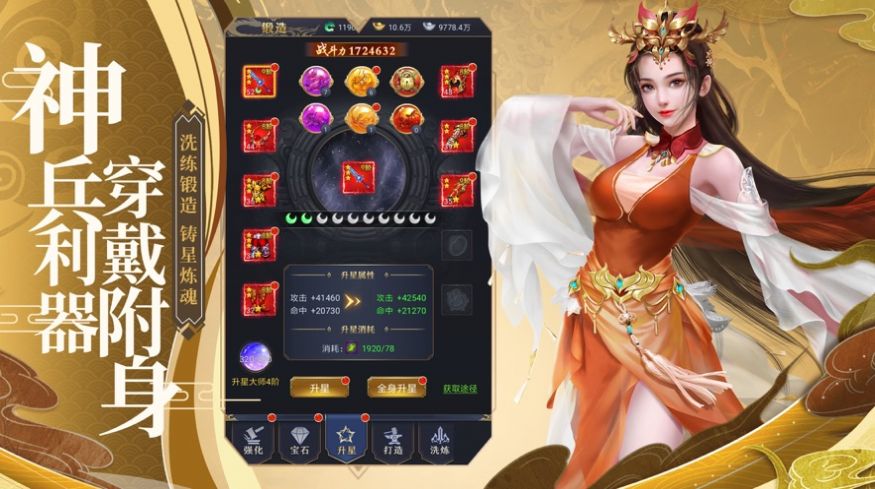Activate the 全身升星 full-body upgrade button
This screenshot has width=875, height=489.
coord(390,387)
